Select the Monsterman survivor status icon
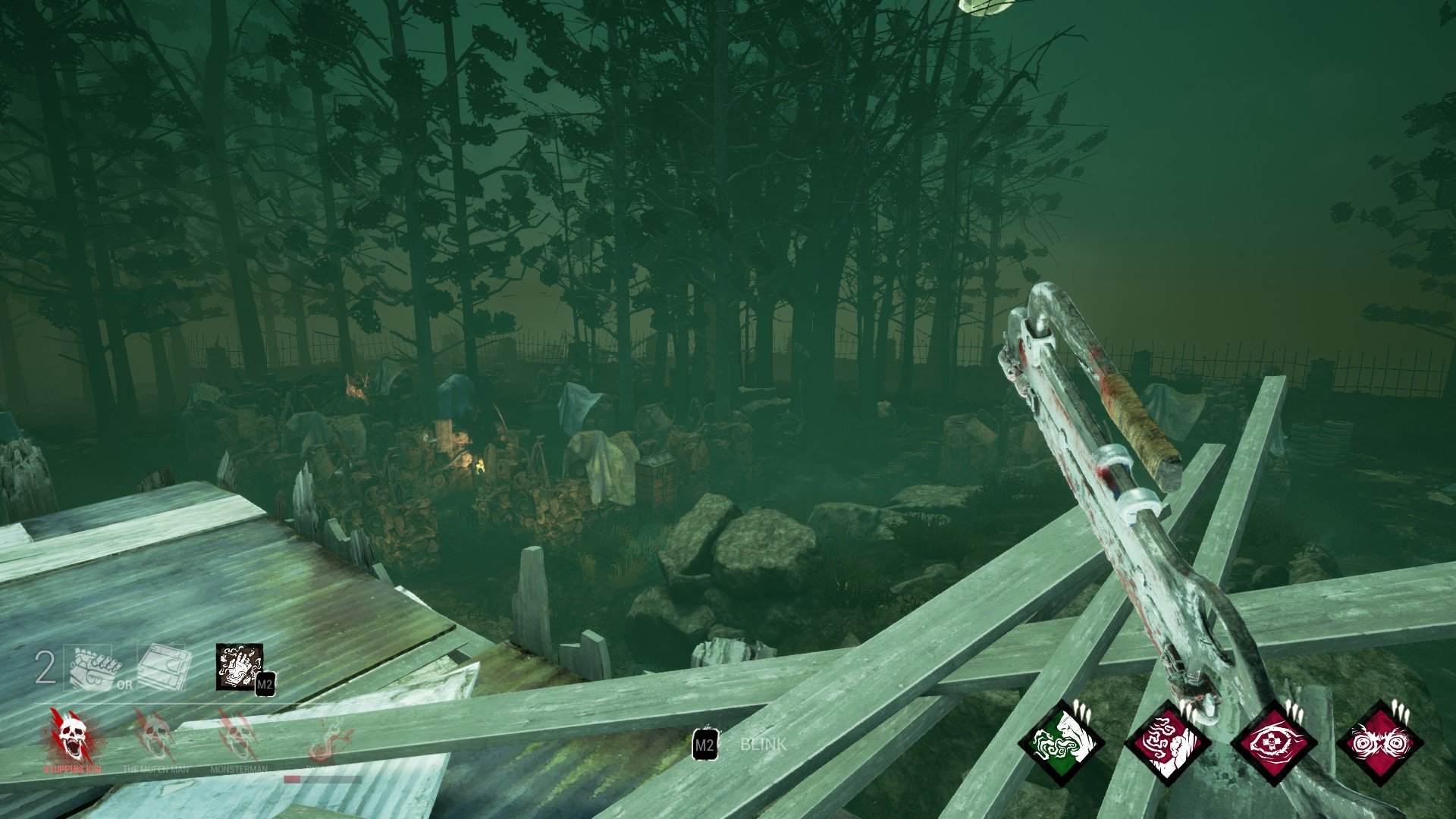1456x819 pixels. point(239,737)
